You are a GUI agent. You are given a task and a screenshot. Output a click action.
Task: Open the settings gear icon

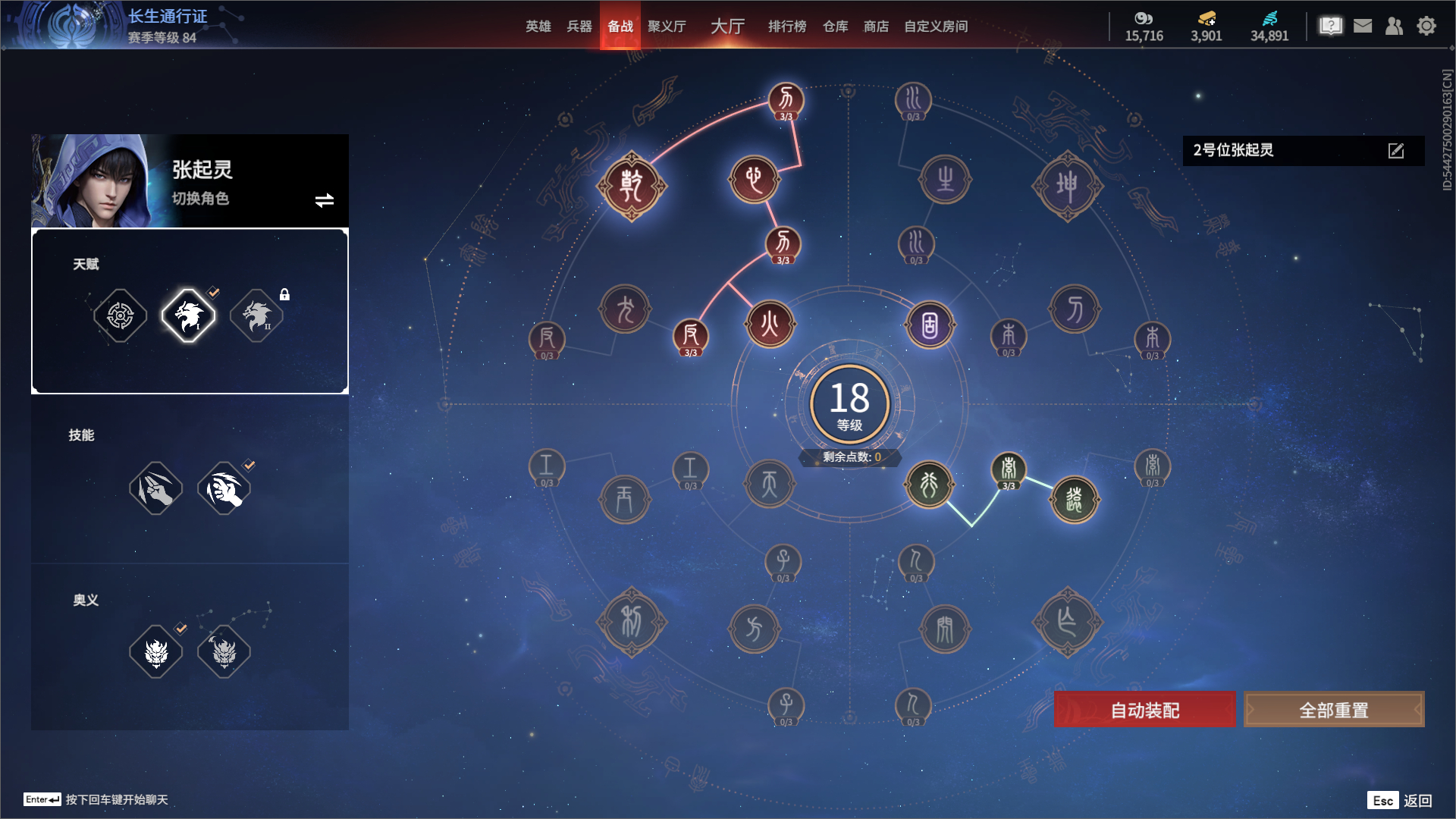[x=1426, y=27]
